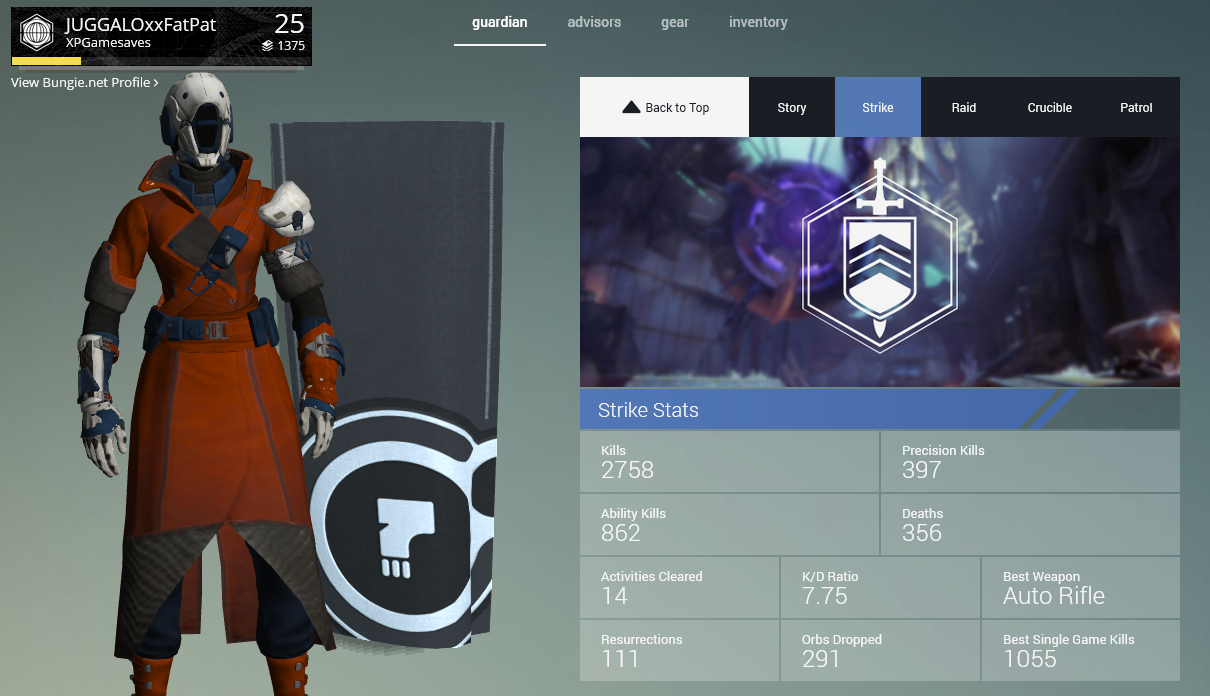Open the Crucible stats tab

point(1050,108)
